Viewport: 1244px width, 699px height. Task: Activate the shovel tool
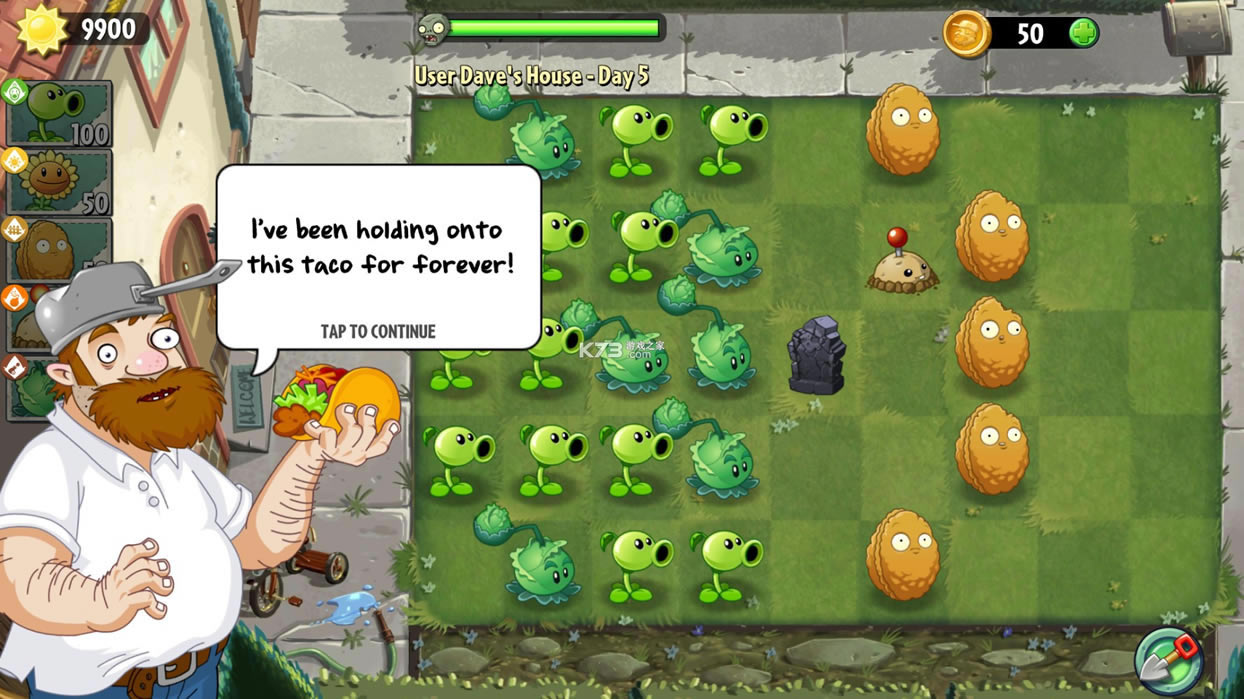1169,660
